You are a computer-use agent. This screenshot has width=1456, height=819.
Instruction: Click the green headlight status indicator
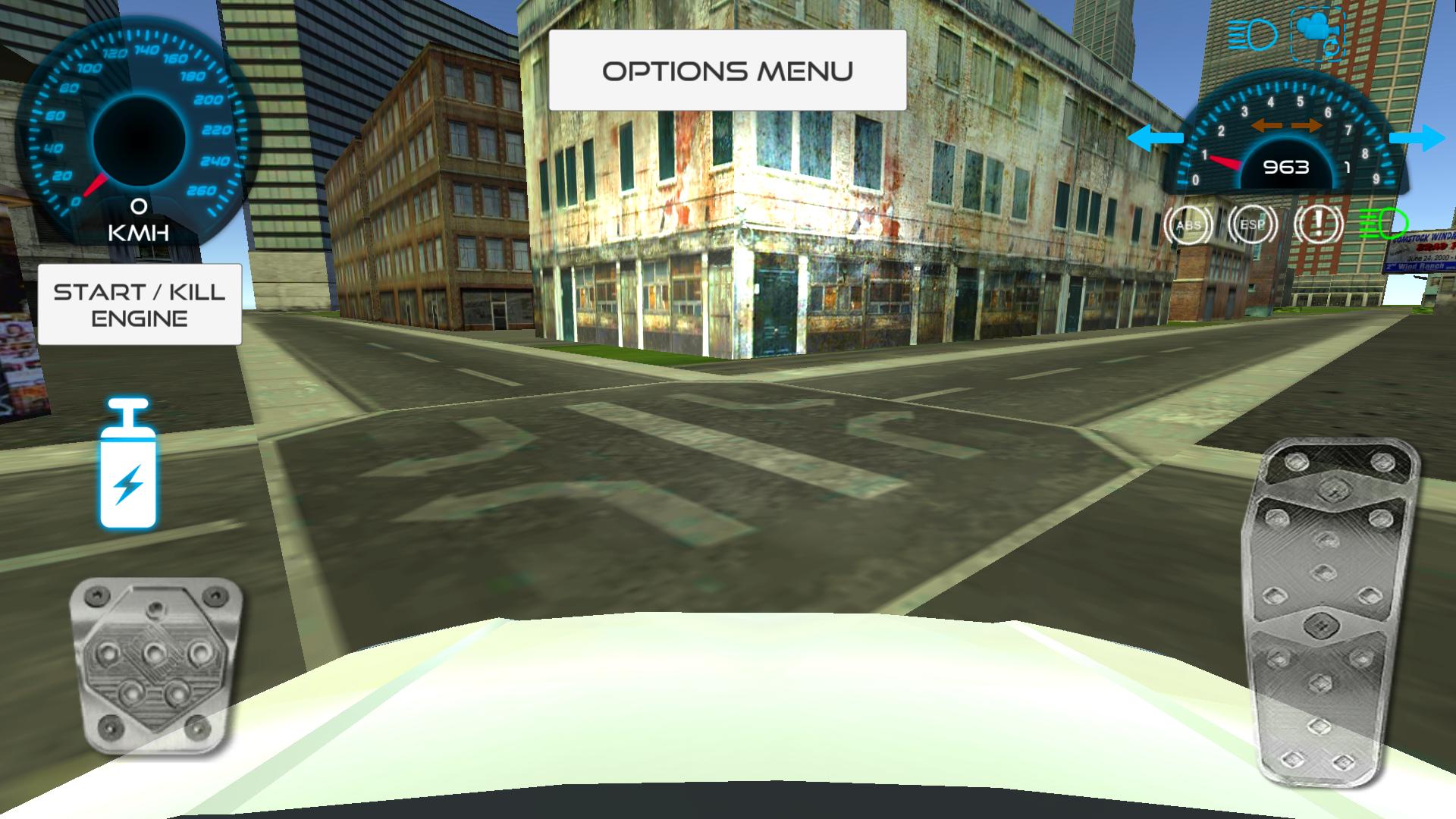pos(1382,222)
